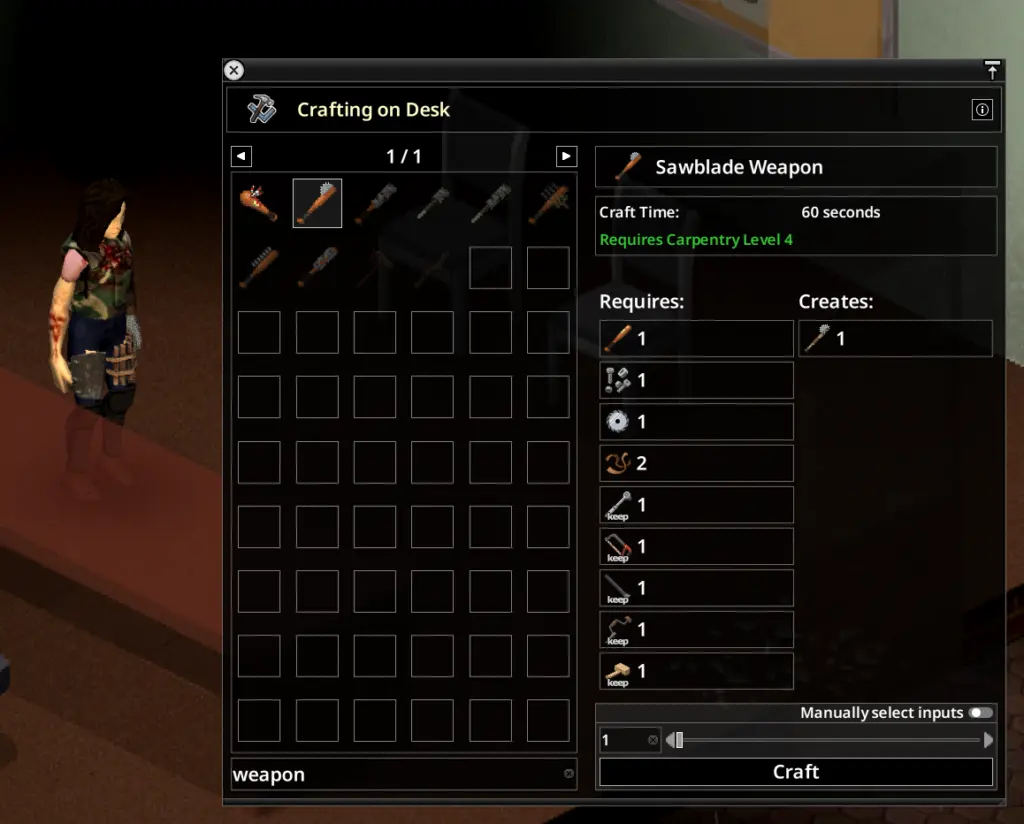Choose the bloody wooden club recipe

[x=259, y=203]
